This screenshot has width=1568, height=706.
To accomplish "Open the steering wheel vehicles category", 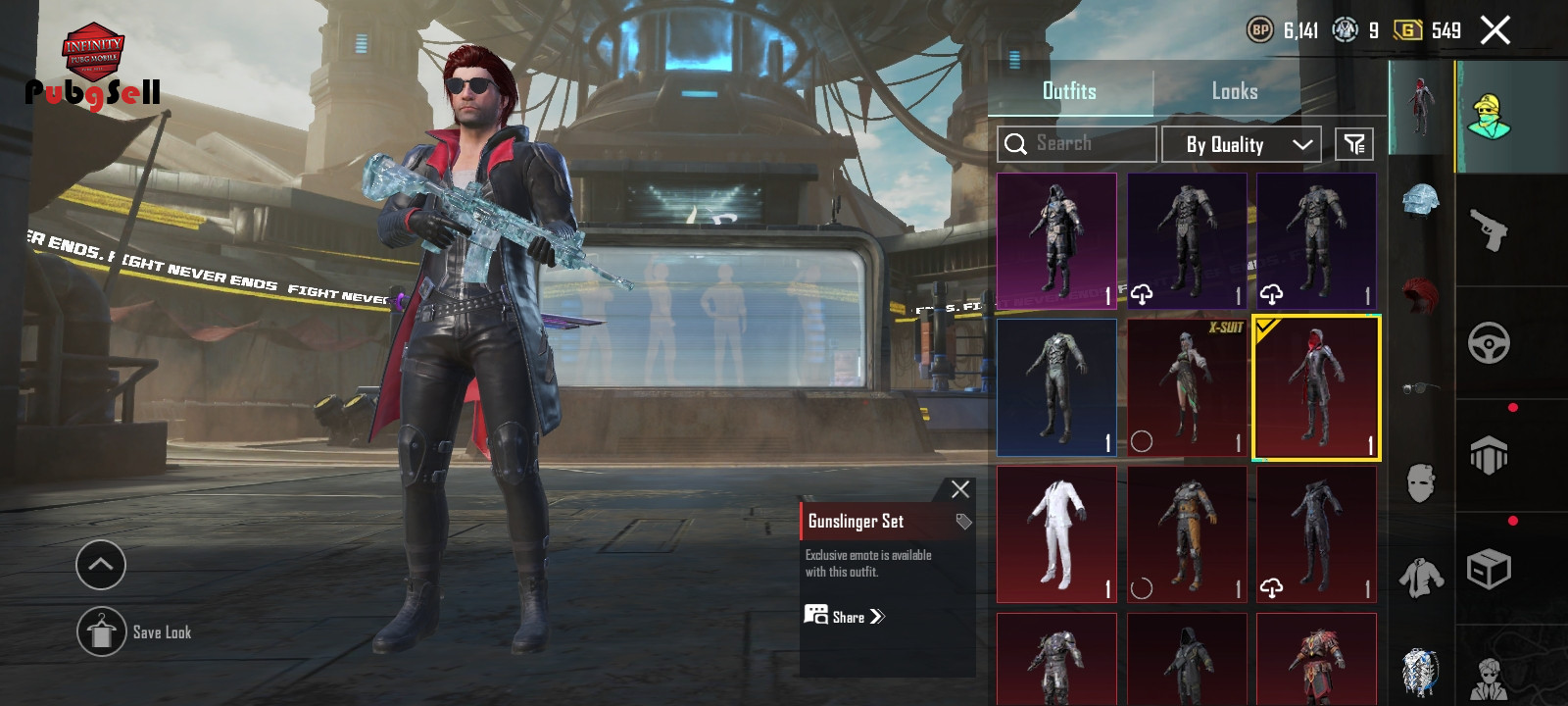I will (1489, 343).
